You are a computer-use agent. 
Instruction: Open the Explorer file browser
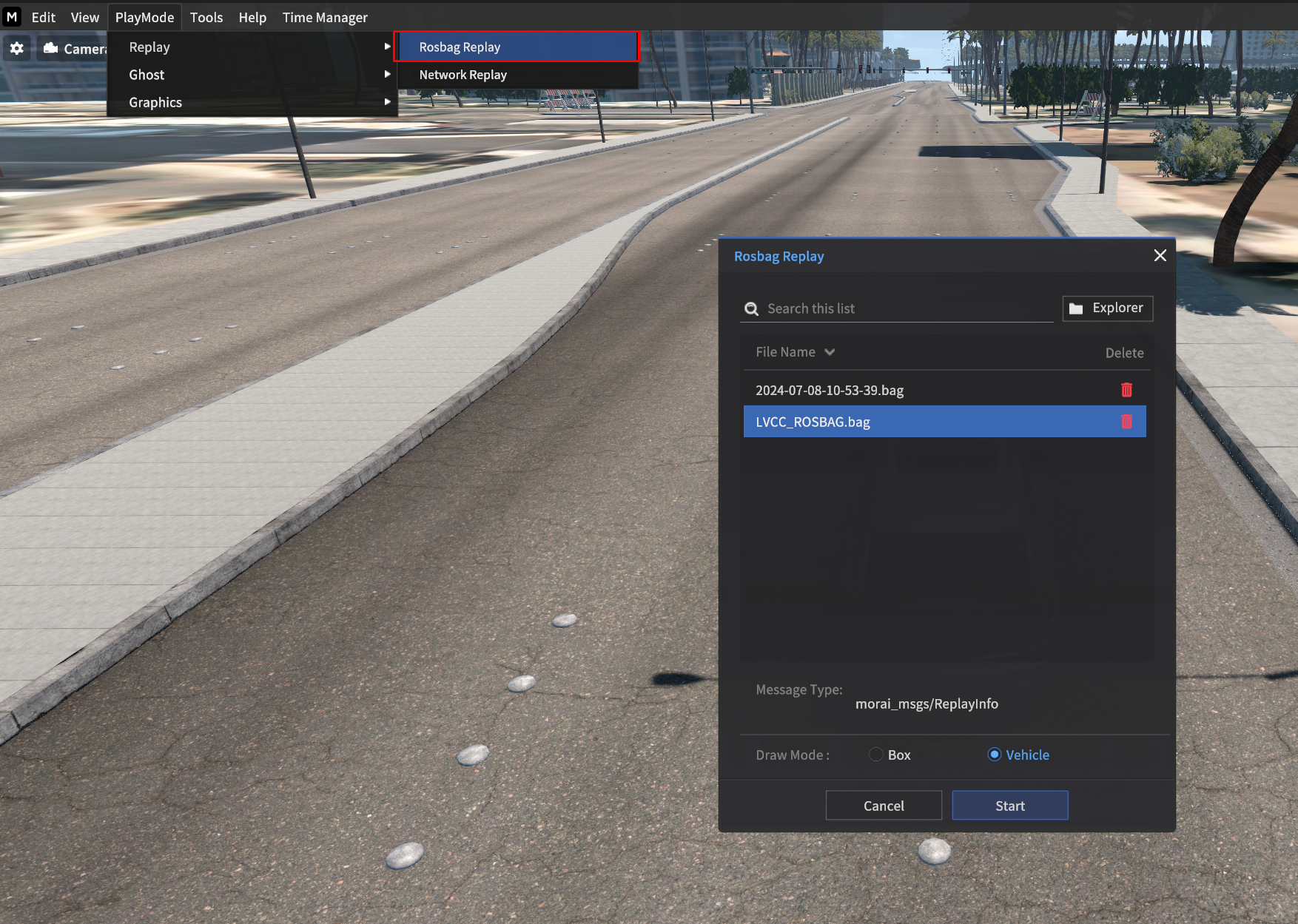(1107, 308)
